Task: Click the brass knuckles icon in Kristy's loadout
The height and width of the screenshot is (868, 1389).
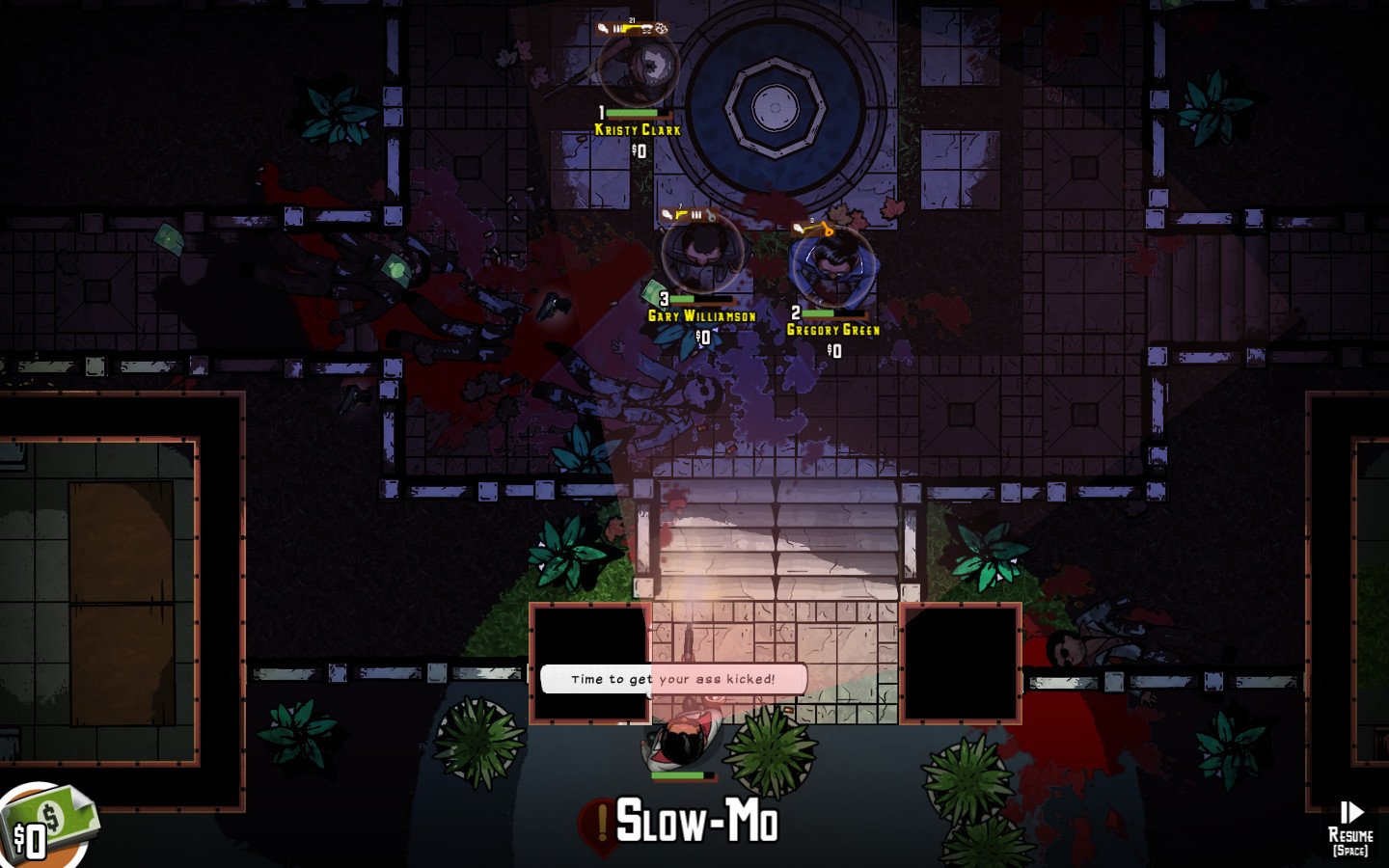Action: click(x=662, y=28)
